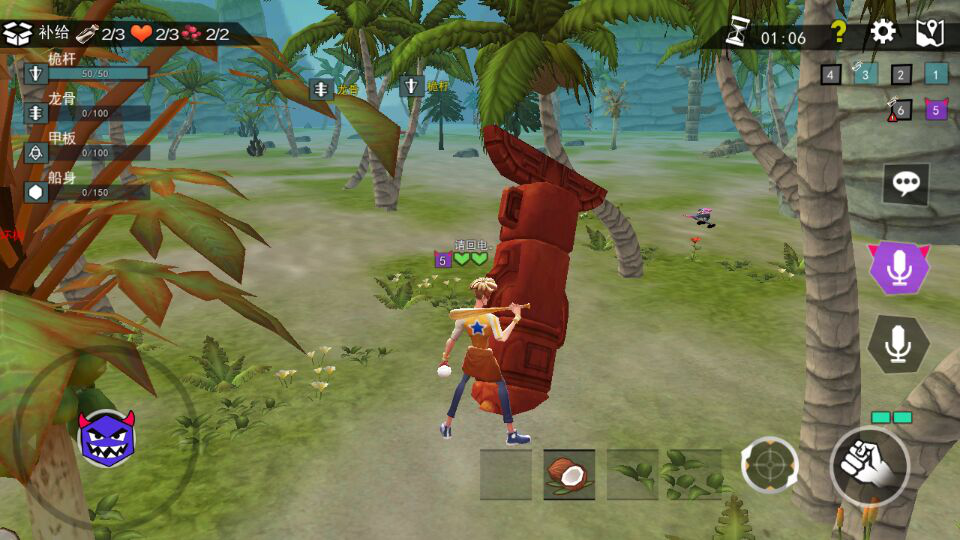Select player number 1 tile

pos(935,74)
